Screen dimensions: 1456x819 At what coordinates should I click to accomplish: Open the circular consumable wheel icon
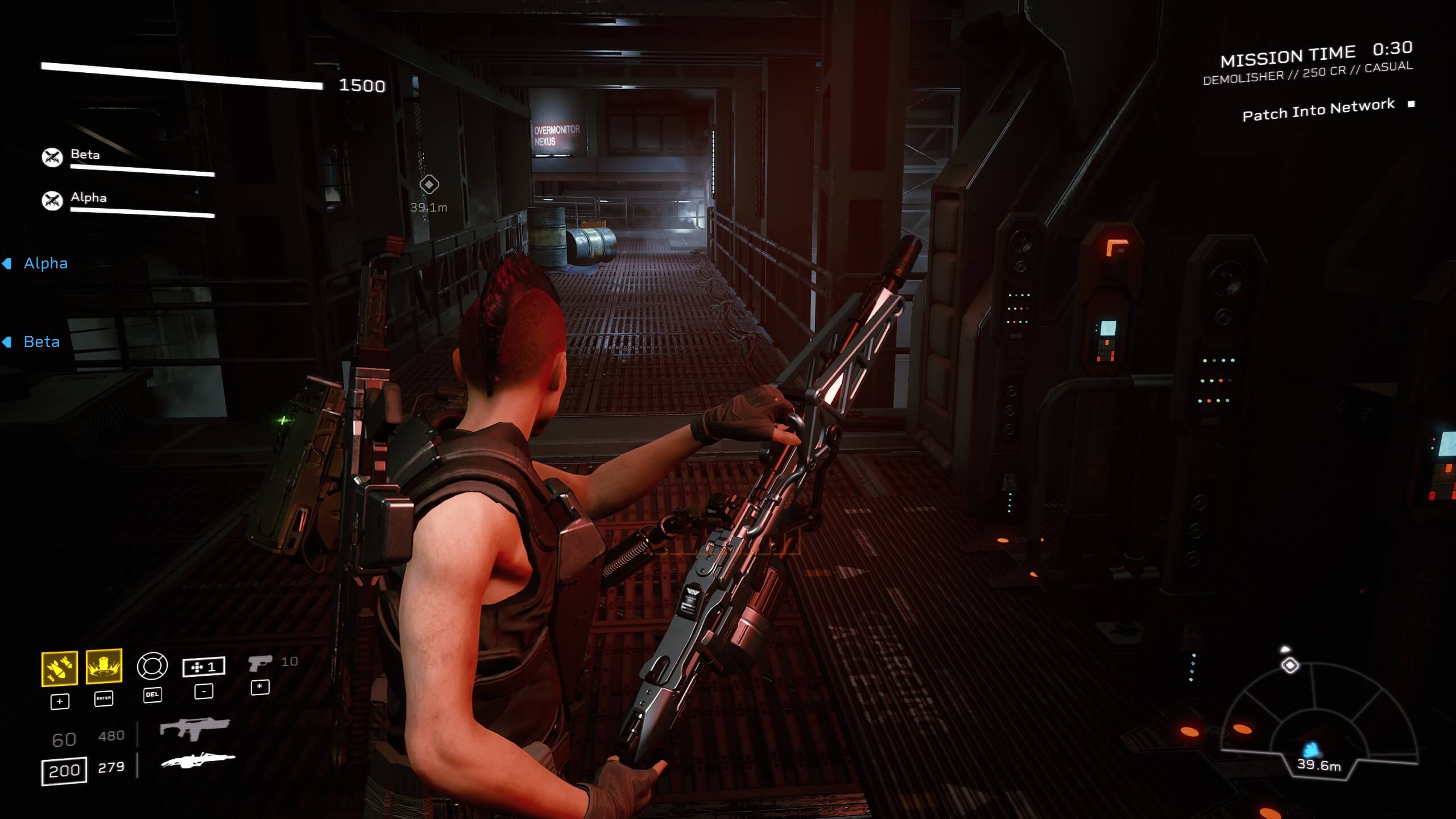[152, 666]
